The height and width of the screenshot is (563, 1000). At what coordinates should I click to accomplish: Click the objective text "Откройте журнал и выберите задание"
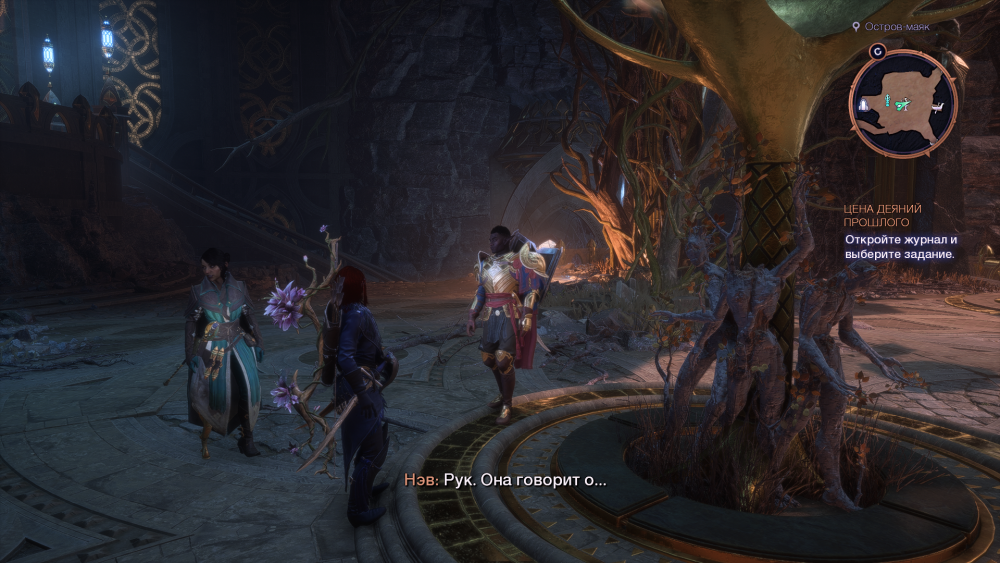[x=900, y=246]
